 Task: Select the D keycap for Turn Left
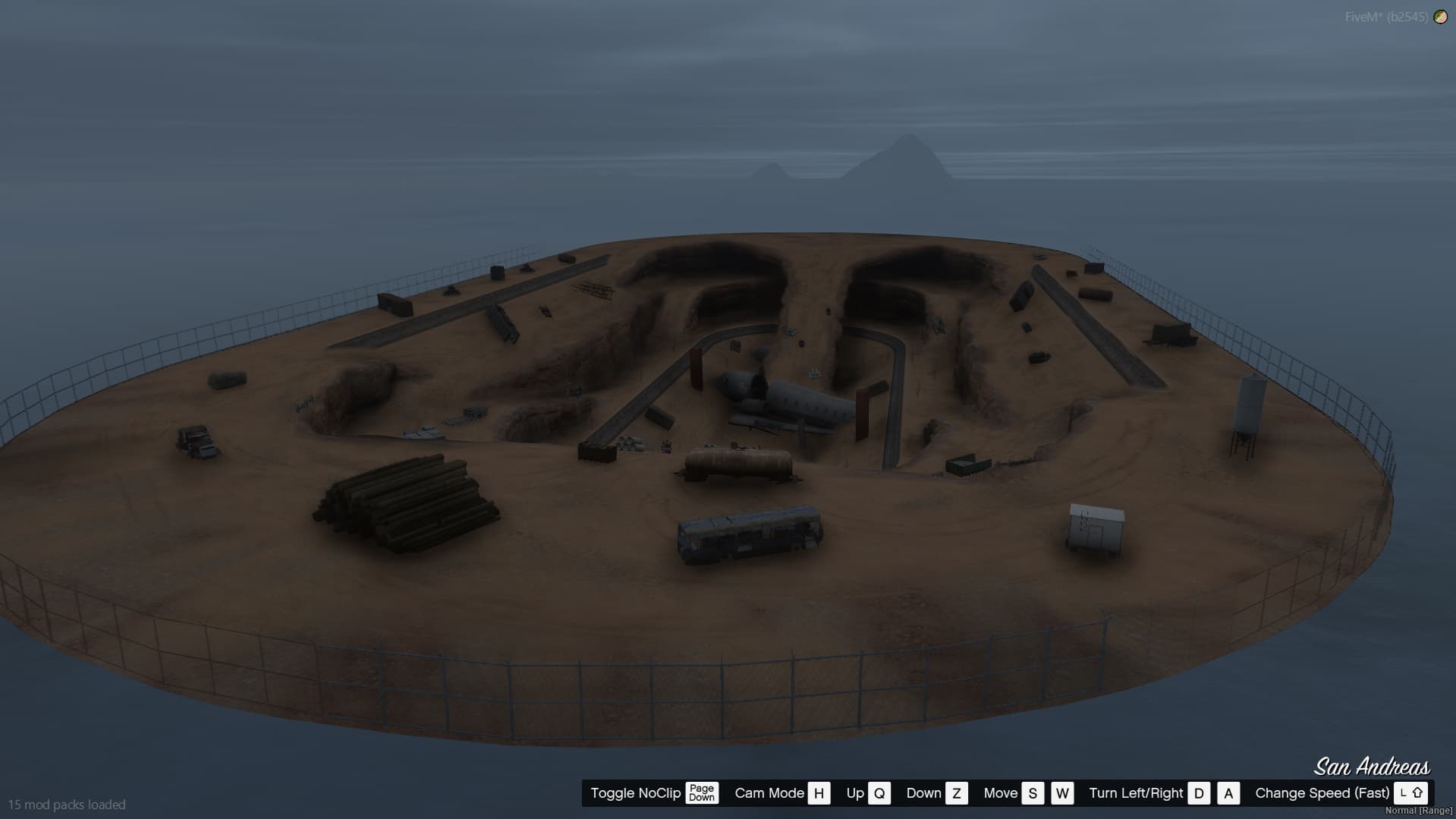(1199, 792)
